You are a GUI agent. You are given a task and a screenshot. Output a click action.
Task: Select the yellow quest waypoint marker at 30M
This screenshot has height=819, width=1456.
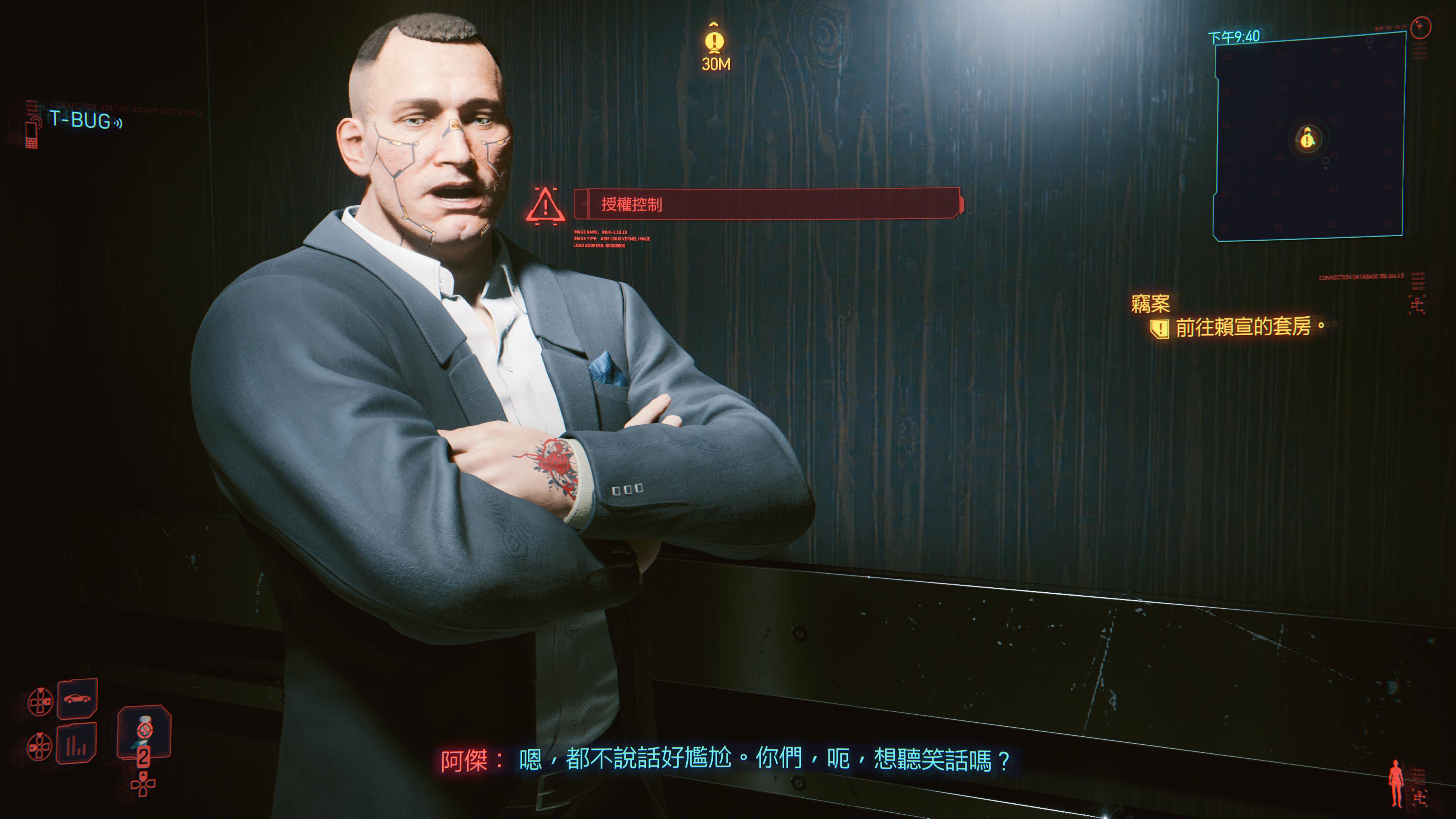coord(715,42)
